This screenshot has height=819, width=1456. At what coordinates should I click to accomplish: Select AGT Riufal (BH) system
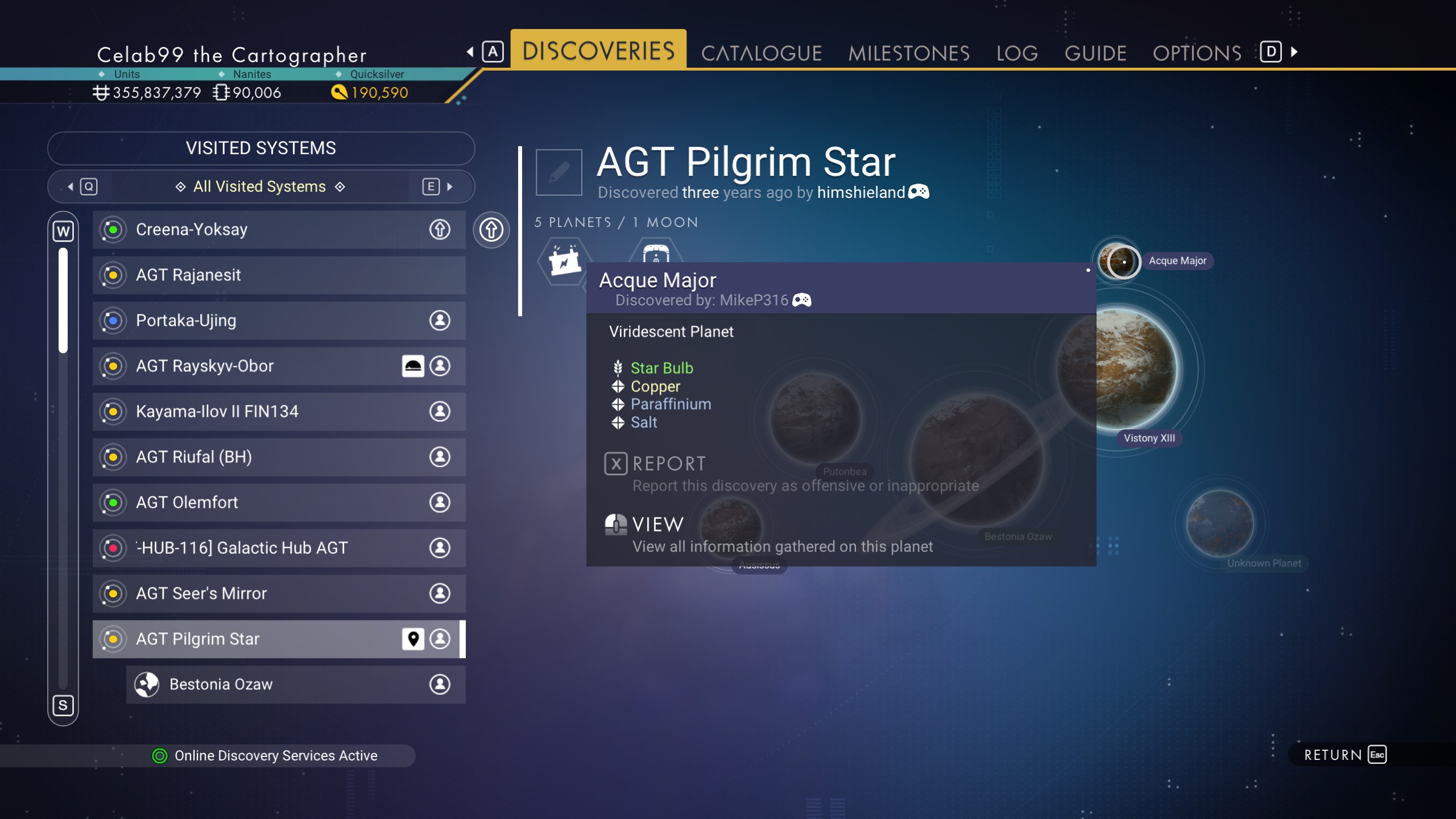pos(279,457)
